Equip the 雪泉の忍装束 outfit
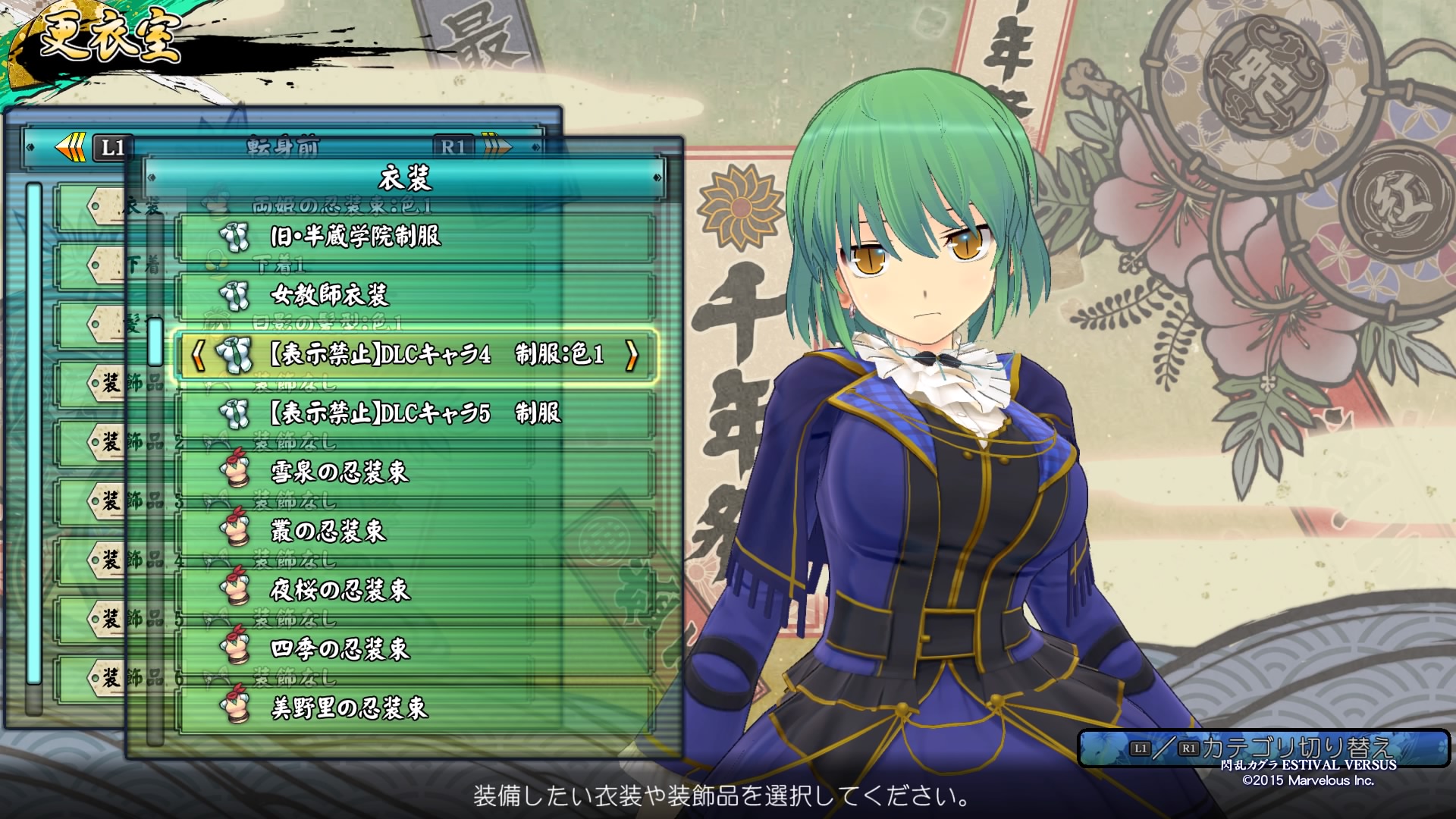 tap(416, 472)
